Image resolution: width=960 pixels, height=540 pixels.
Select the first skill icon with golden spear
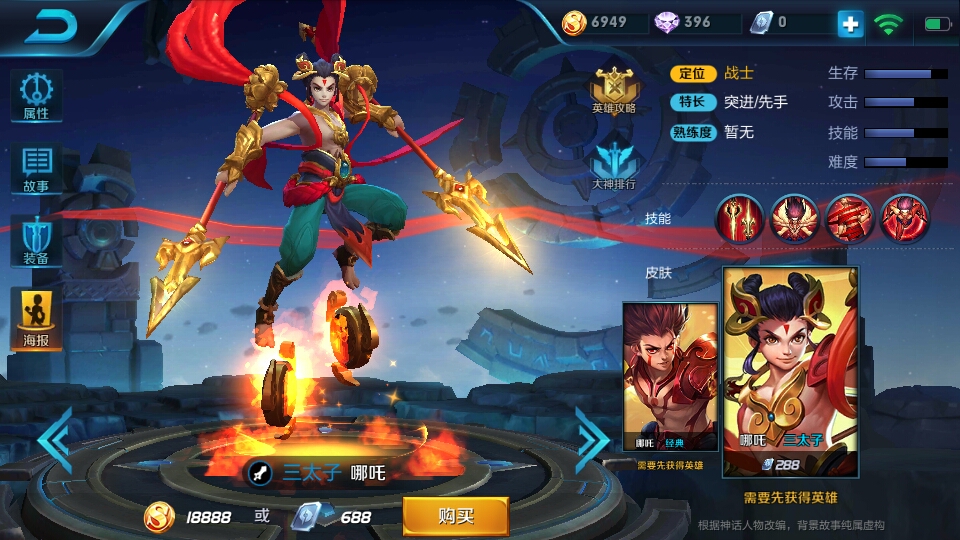[740, 218]
